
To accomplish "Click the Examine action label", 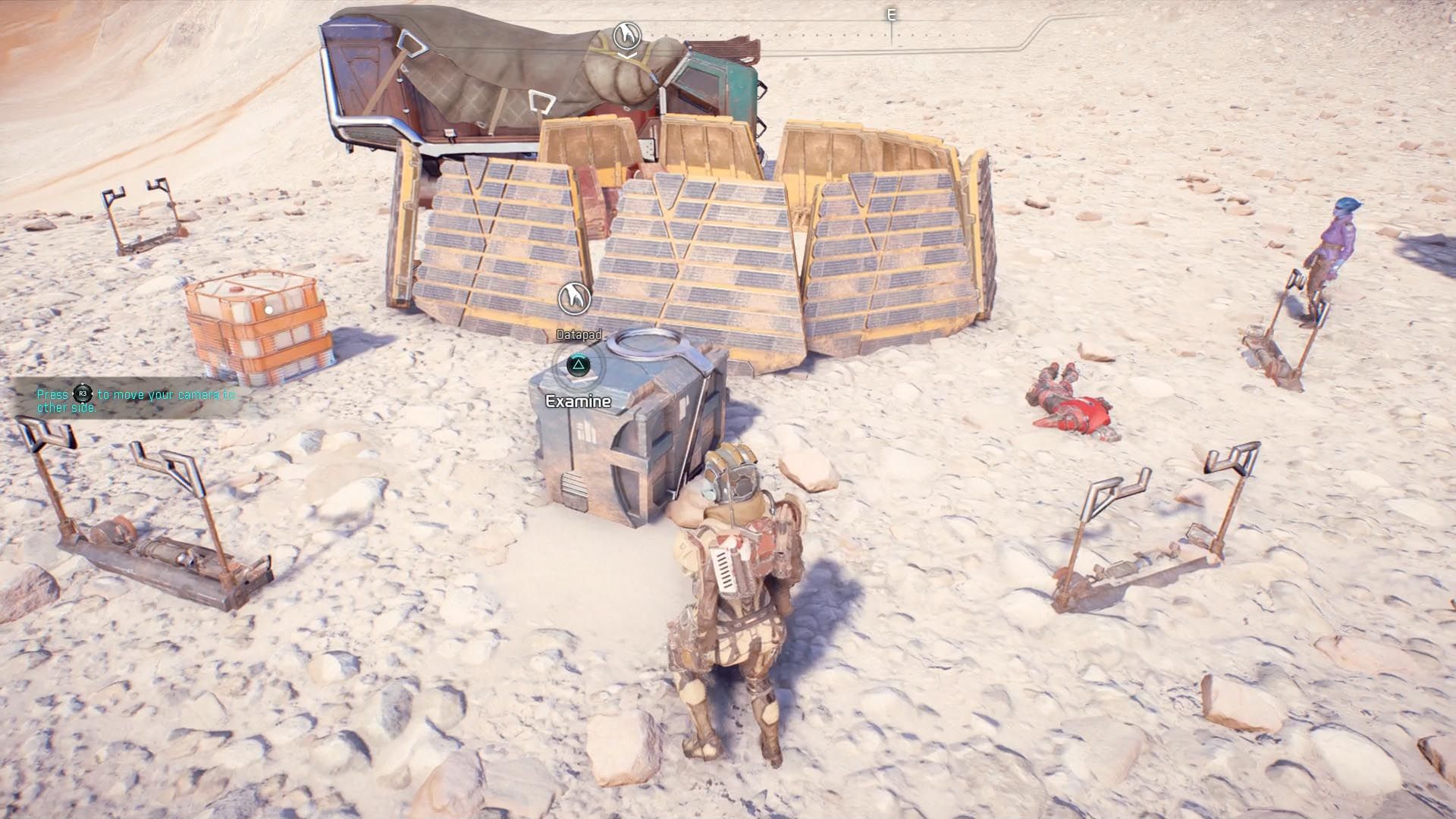I will tap(577, 400).
